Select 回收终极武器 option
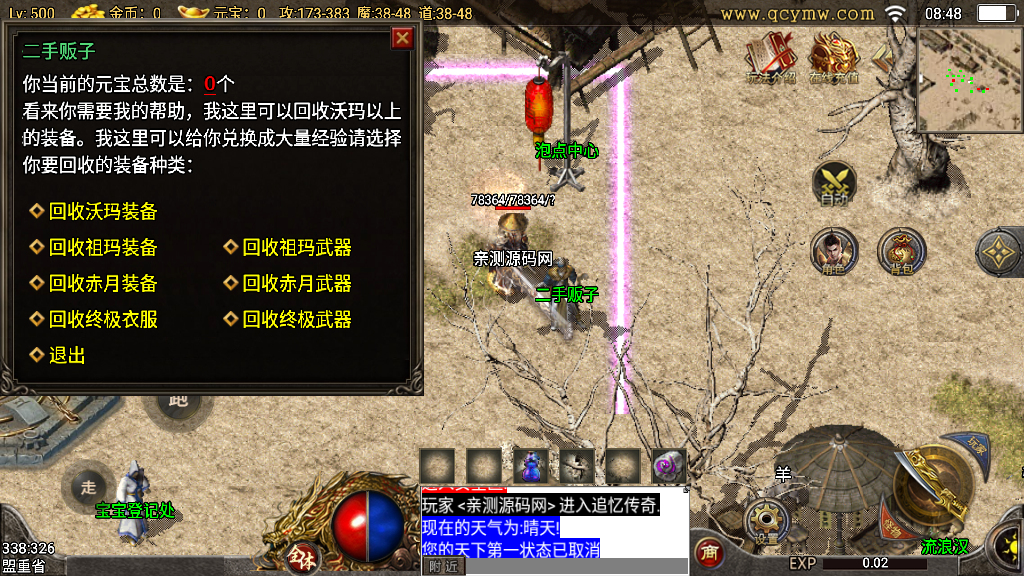The image size is (1024, 576). [x=296, y=320]
